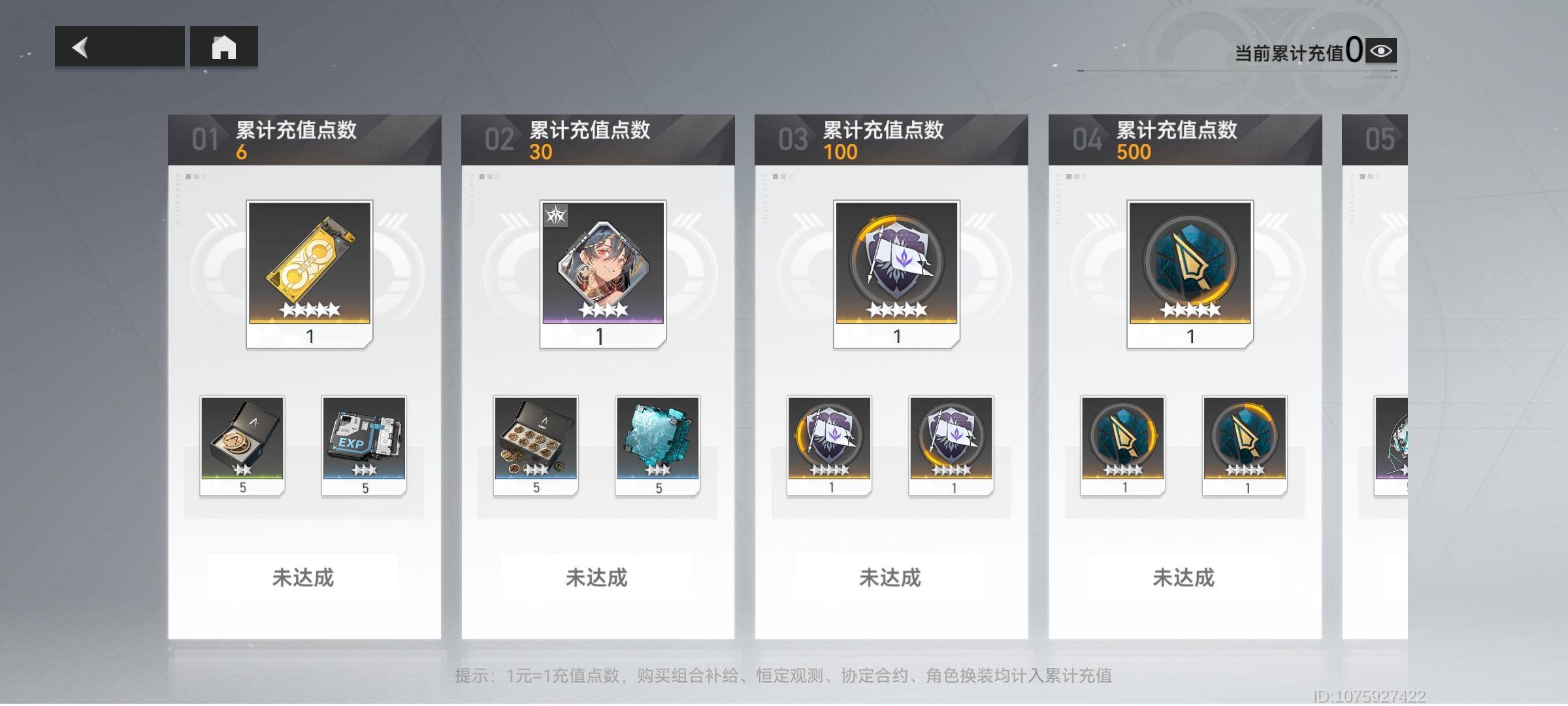Open reward card 03 labeled 100 points
Image resolution: width=1568 pixels, height=706 pixels.
[892, 139]
